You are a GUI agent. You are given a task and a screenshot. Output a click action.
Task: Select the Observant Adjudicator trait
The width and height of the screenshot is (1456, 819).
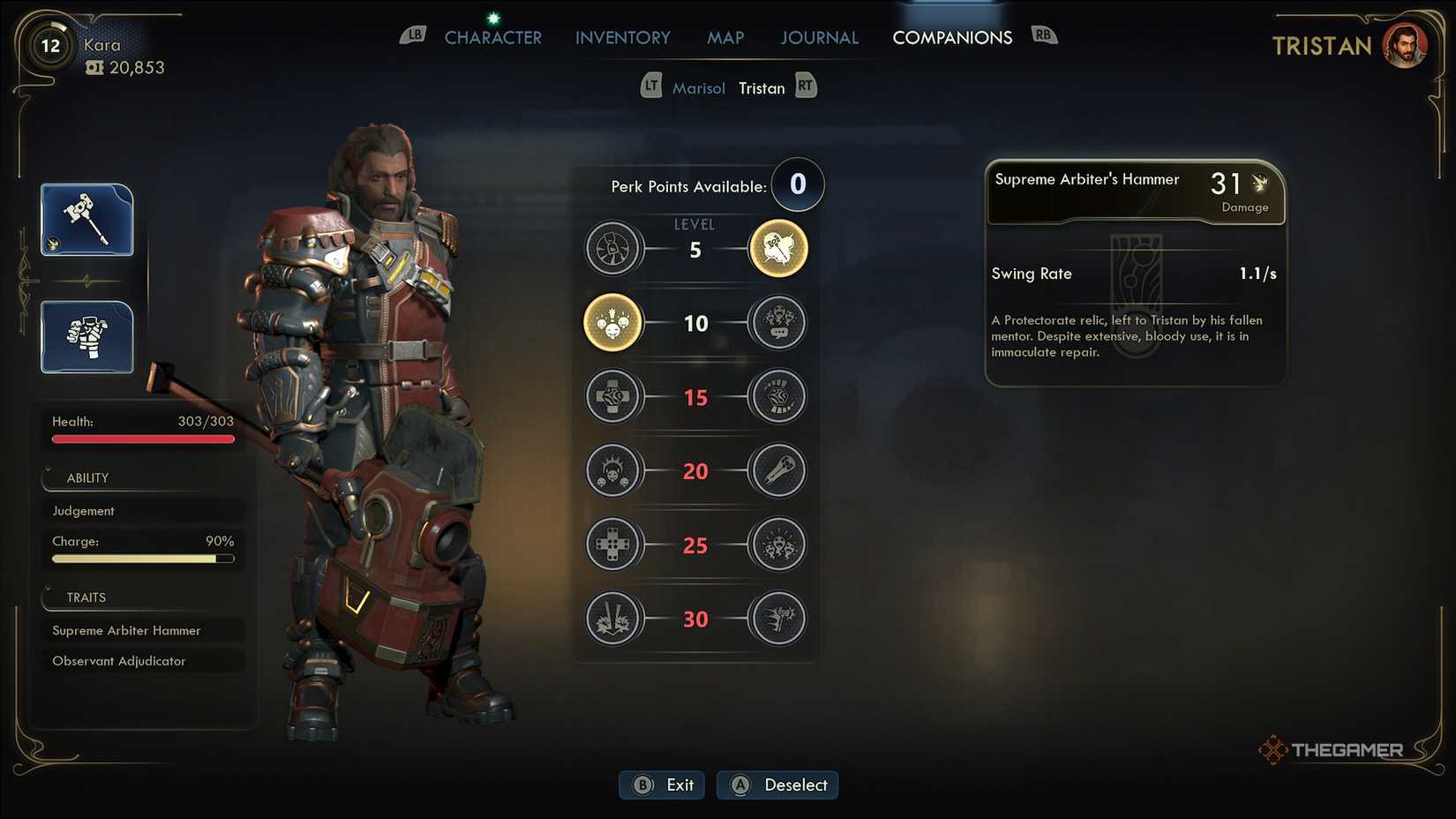143,661
